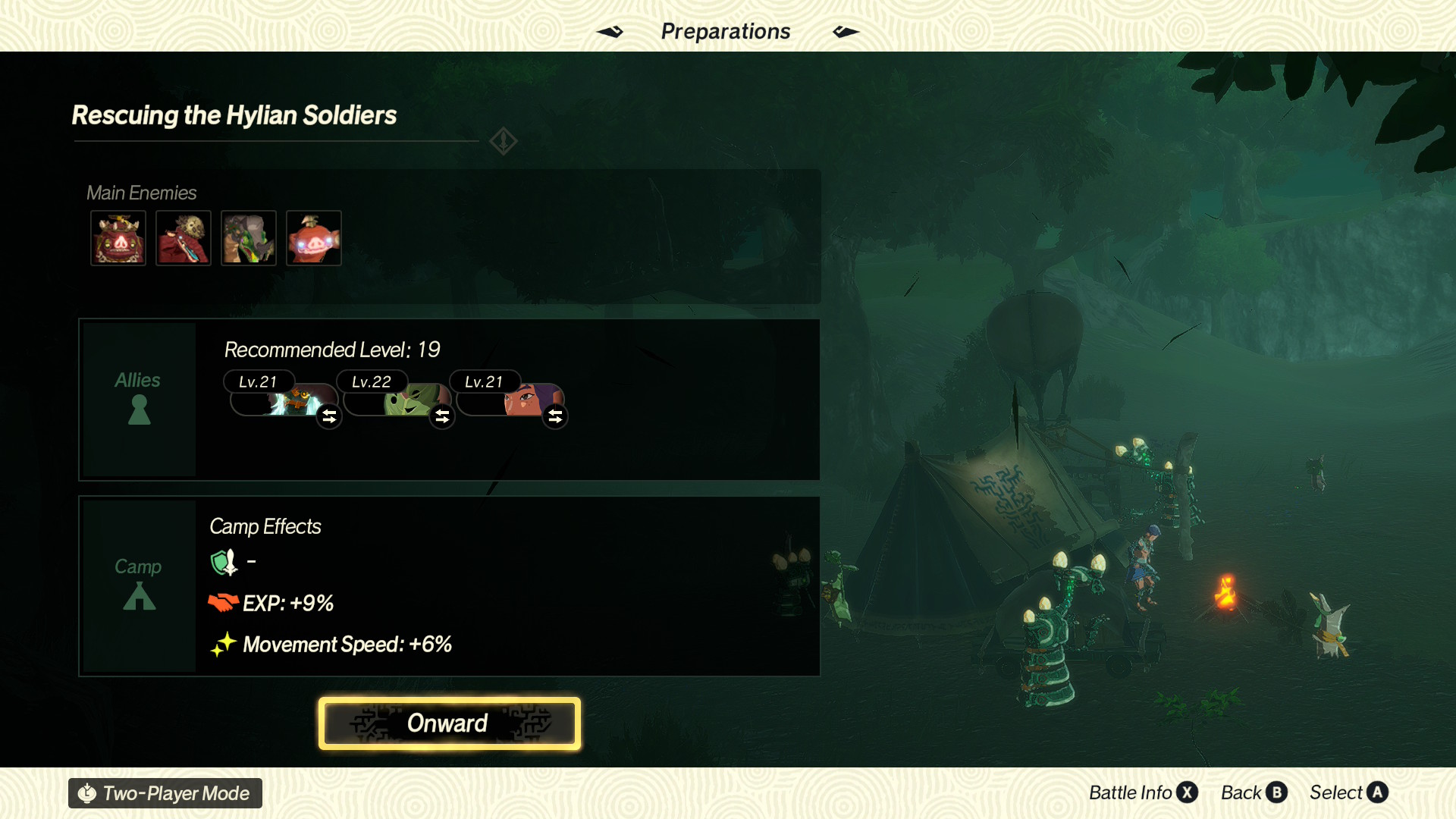
Task: Start the battle with the Onward button
Action: click(x=449, y=723)
